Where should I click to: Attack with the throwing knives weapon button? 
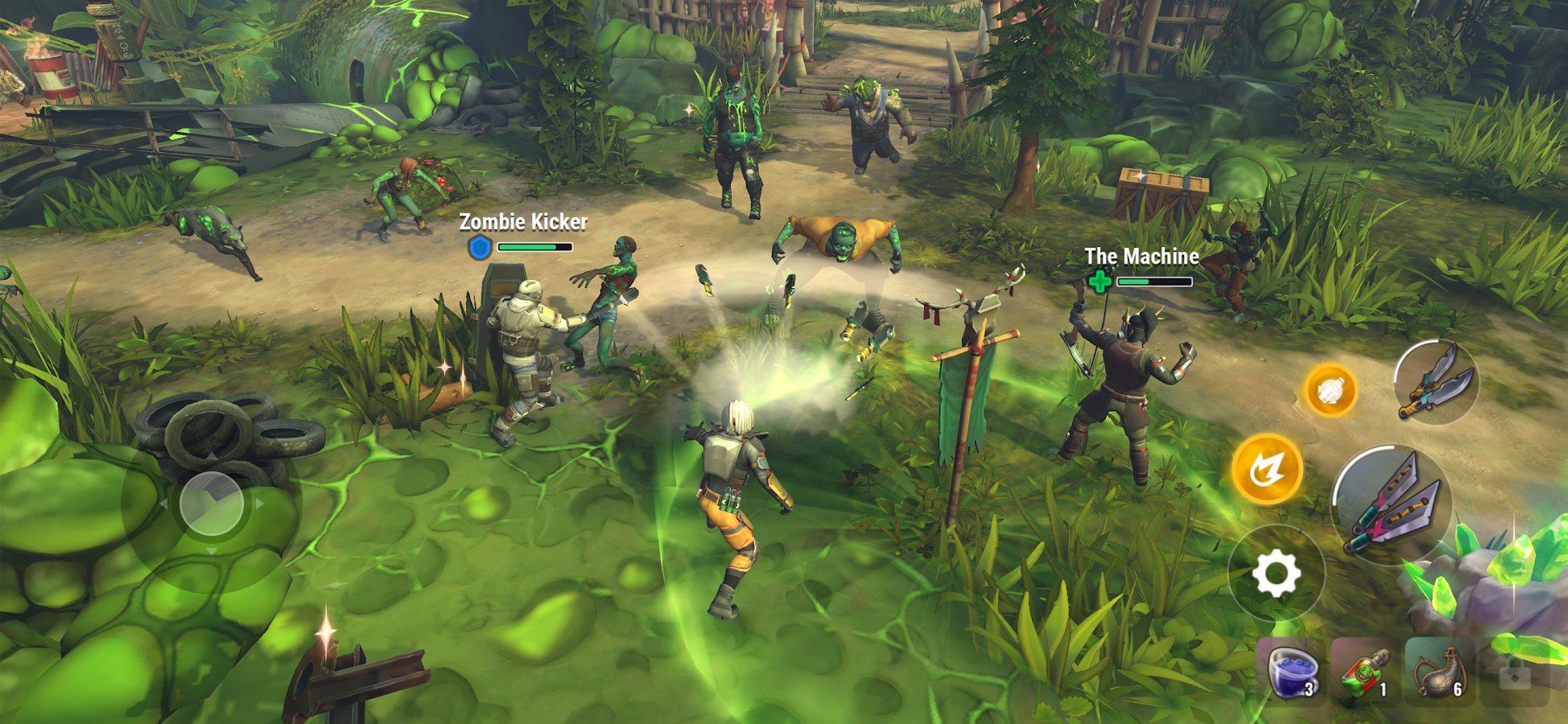tap(1391, 504)
